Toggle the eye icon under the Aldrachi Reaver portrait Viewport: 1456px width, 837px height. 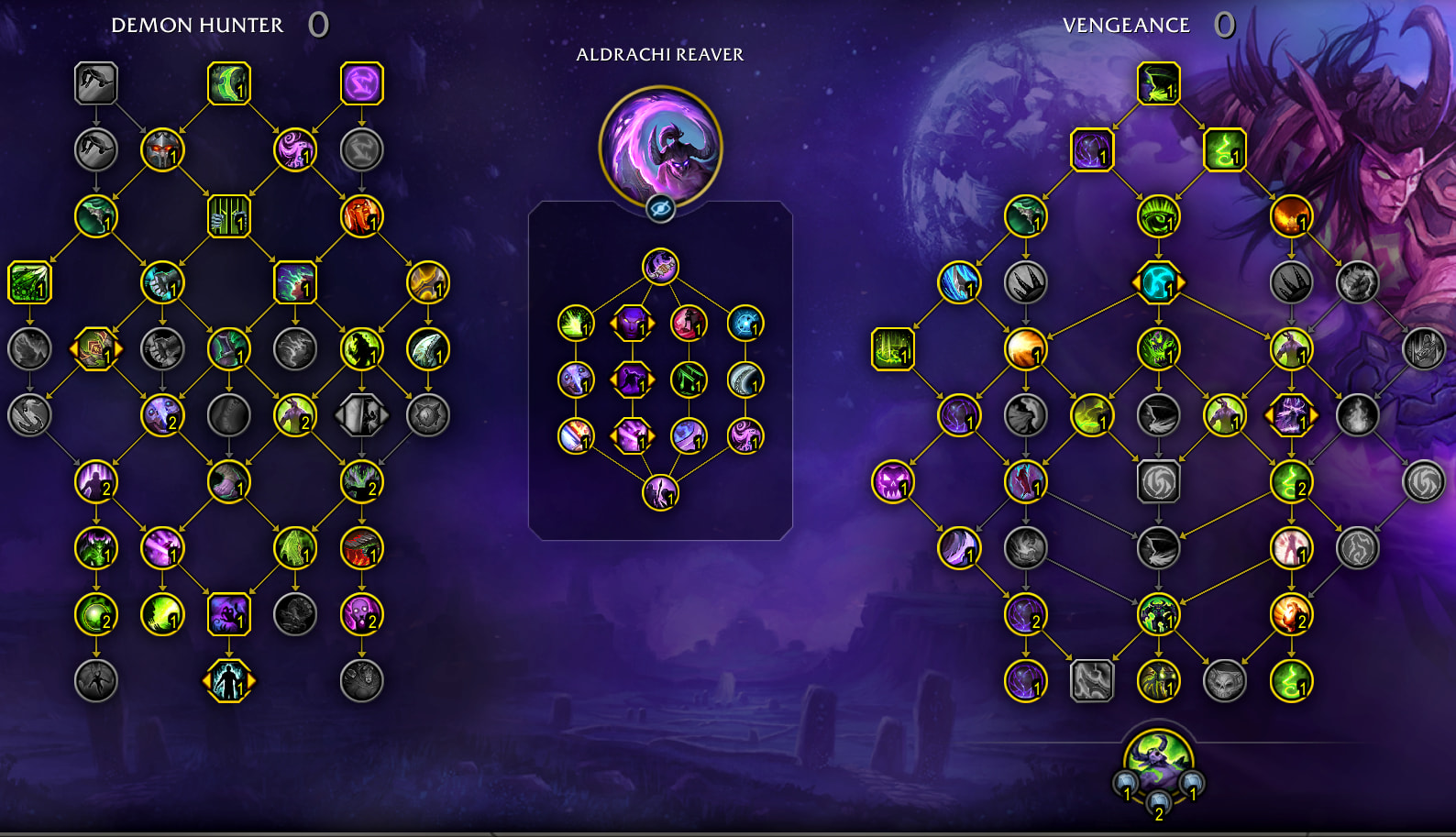[660, 209]
